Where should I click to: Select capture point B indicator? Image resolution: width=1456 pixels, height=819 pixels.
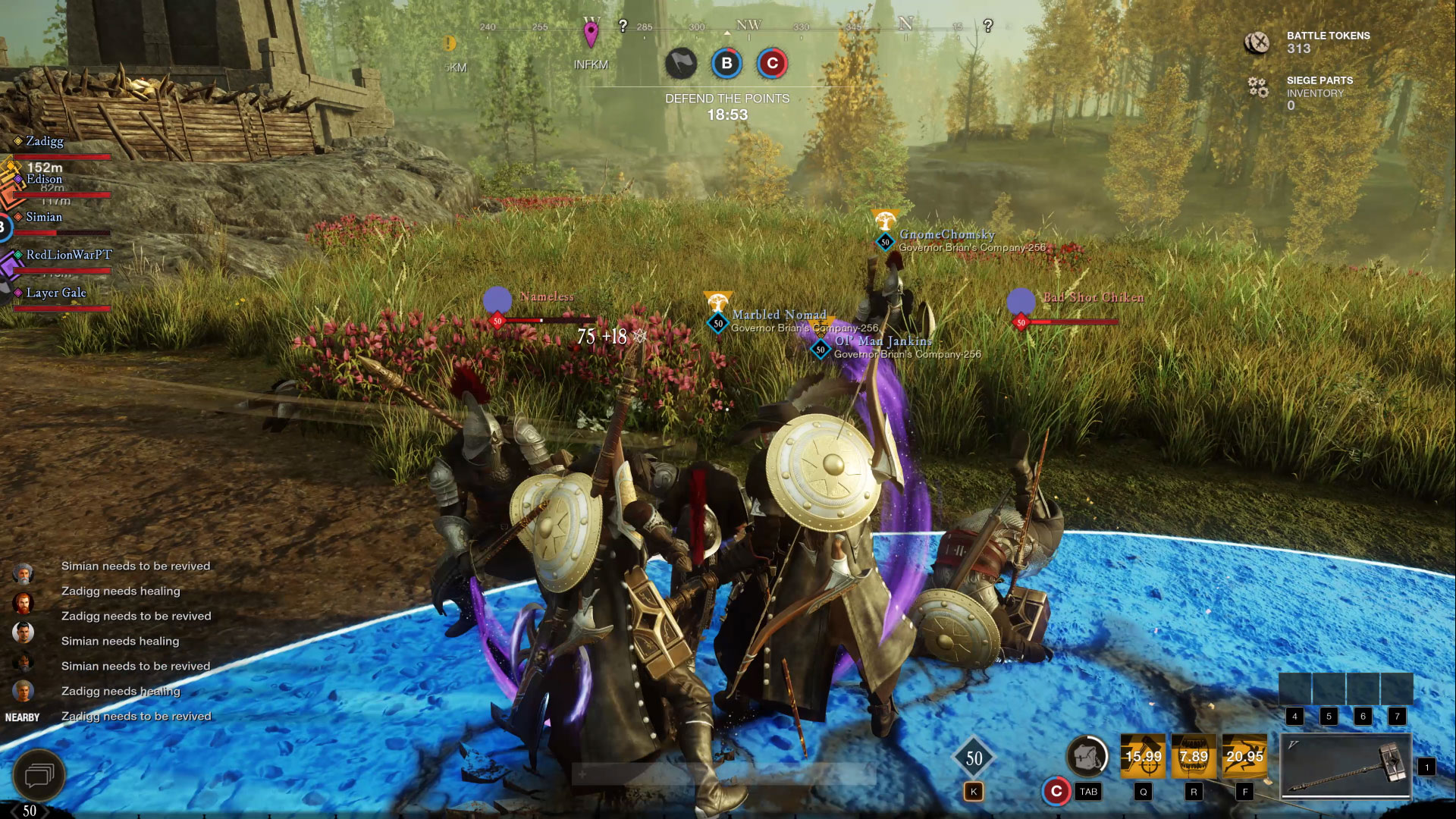point(726,64)
